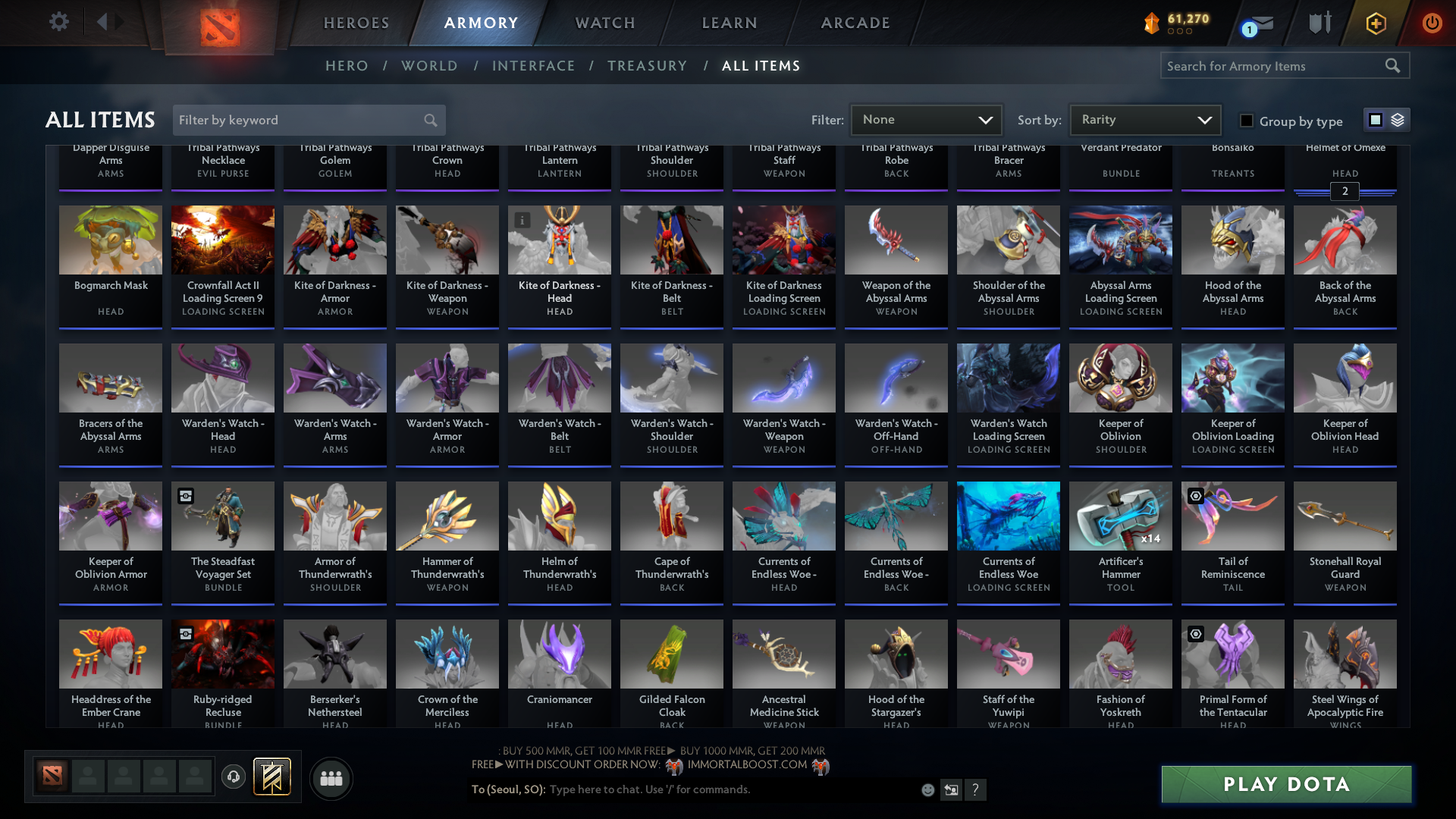
Task: Switch to the WATCH tab
Action: [x=604, y=23]
